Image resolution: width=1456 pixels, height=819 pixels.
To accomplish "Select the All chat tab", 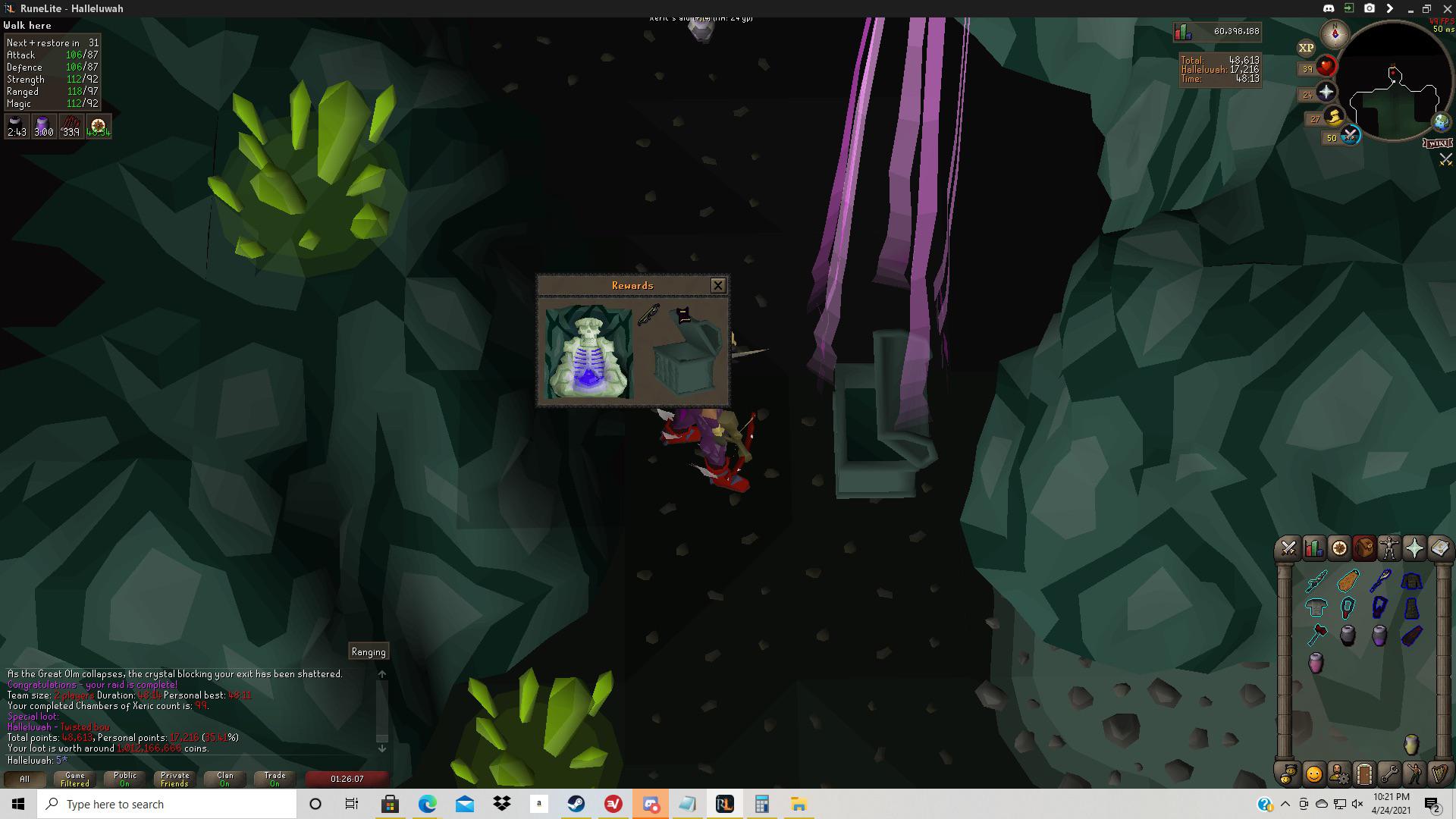I will pos(24,778).
